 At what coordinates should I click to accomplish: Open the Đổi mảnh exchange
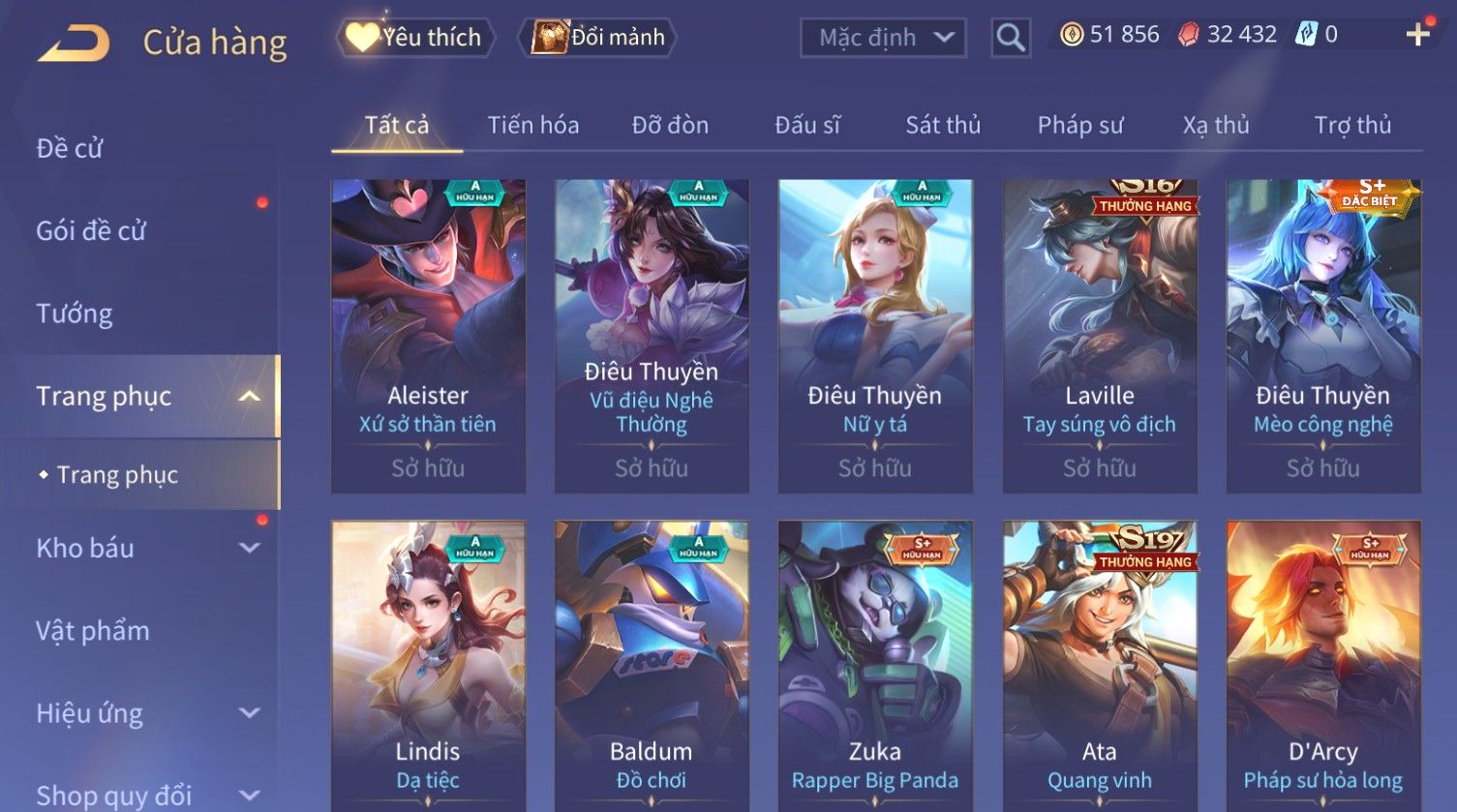click(x=598, y=38)
